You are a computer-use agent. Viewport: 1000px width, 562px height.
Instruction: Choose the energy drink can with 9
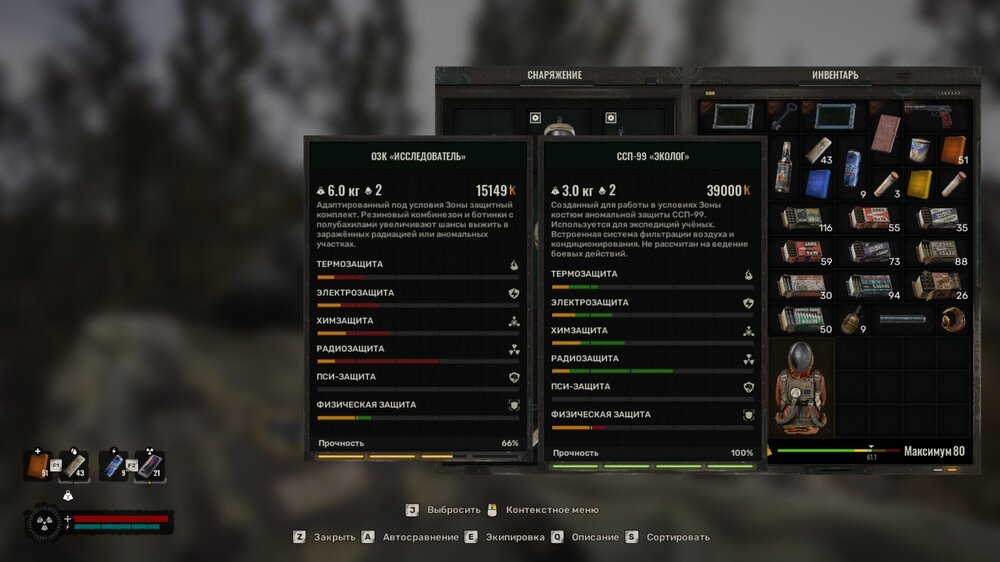point(853,168)
